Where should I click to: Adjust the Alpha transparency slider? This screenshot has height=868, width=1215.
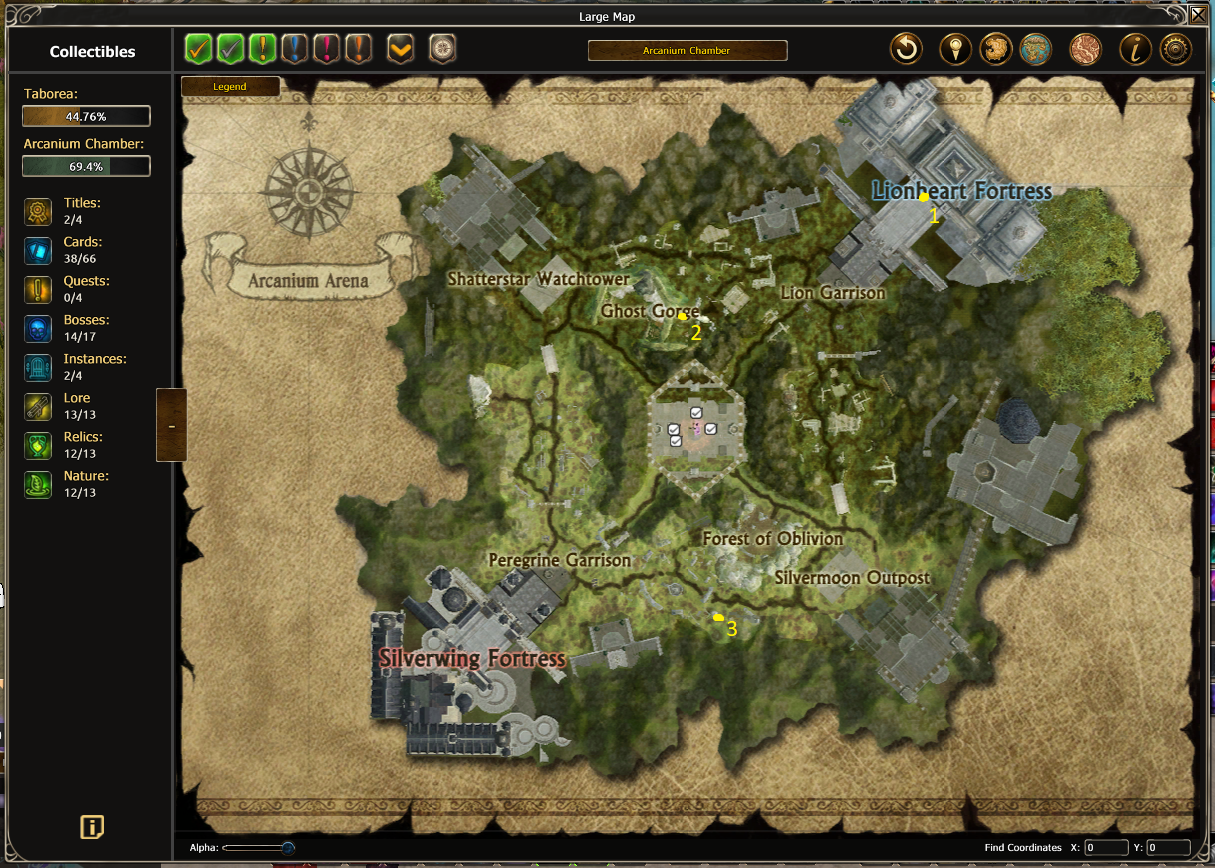(x=288, y=848)
